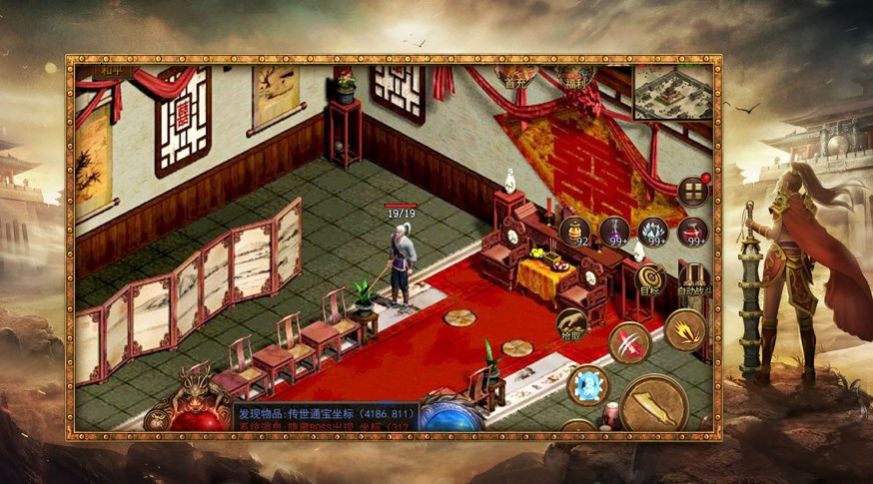Toggle the 自动战斗 auto-battle button

(694, 278)
